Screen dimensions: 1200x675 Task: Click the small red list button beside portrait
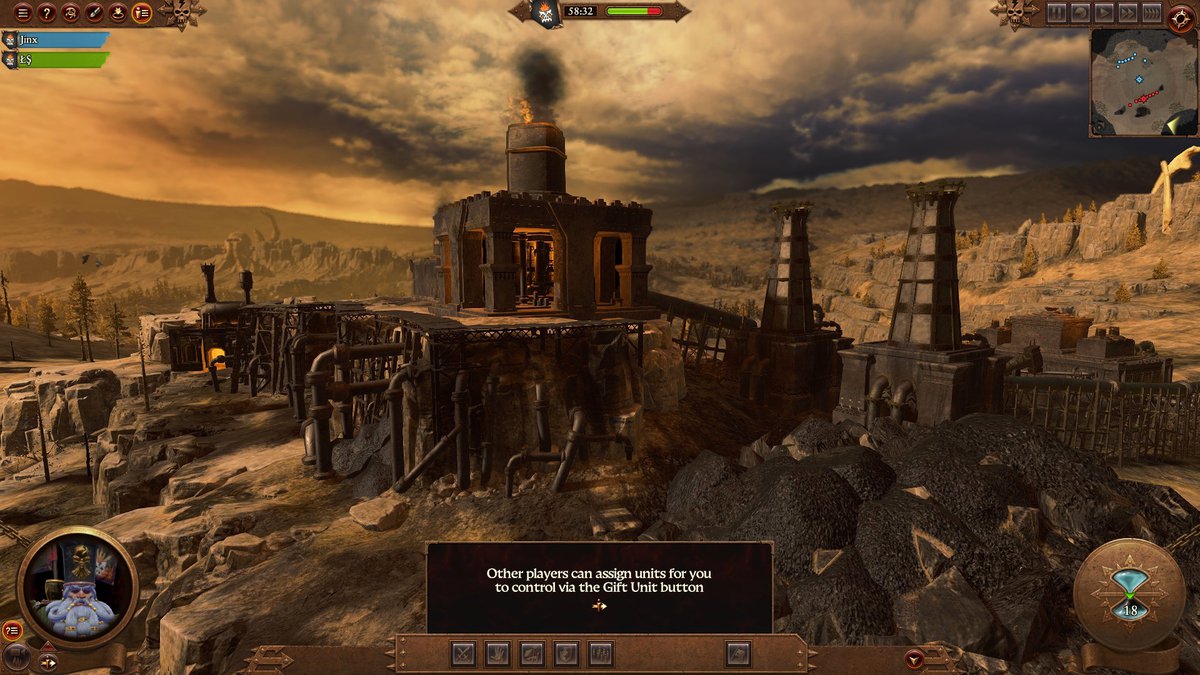pos(12,630)
